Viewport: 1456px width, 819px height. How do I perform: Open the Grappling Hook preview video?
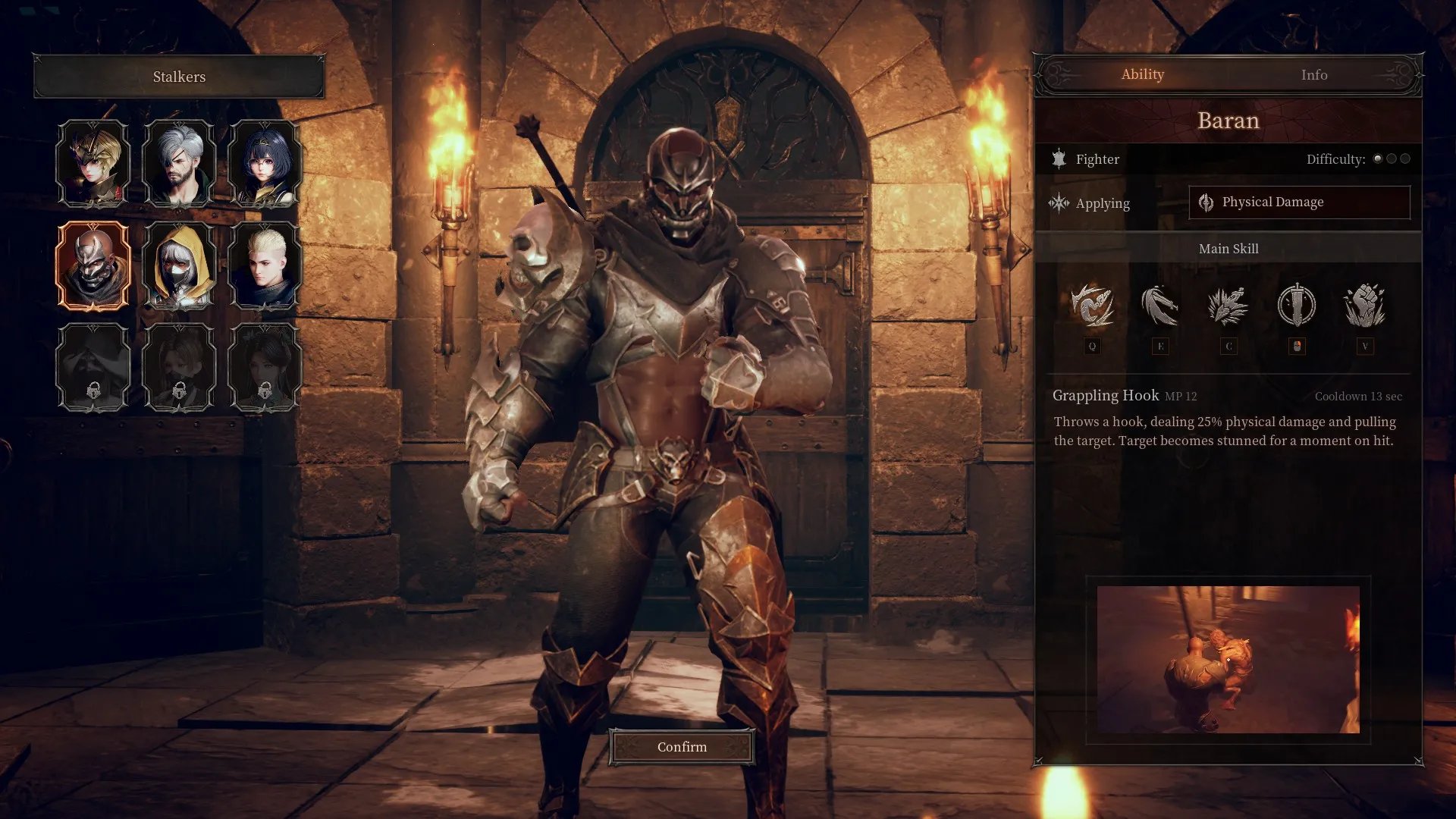pos(1228,659)
